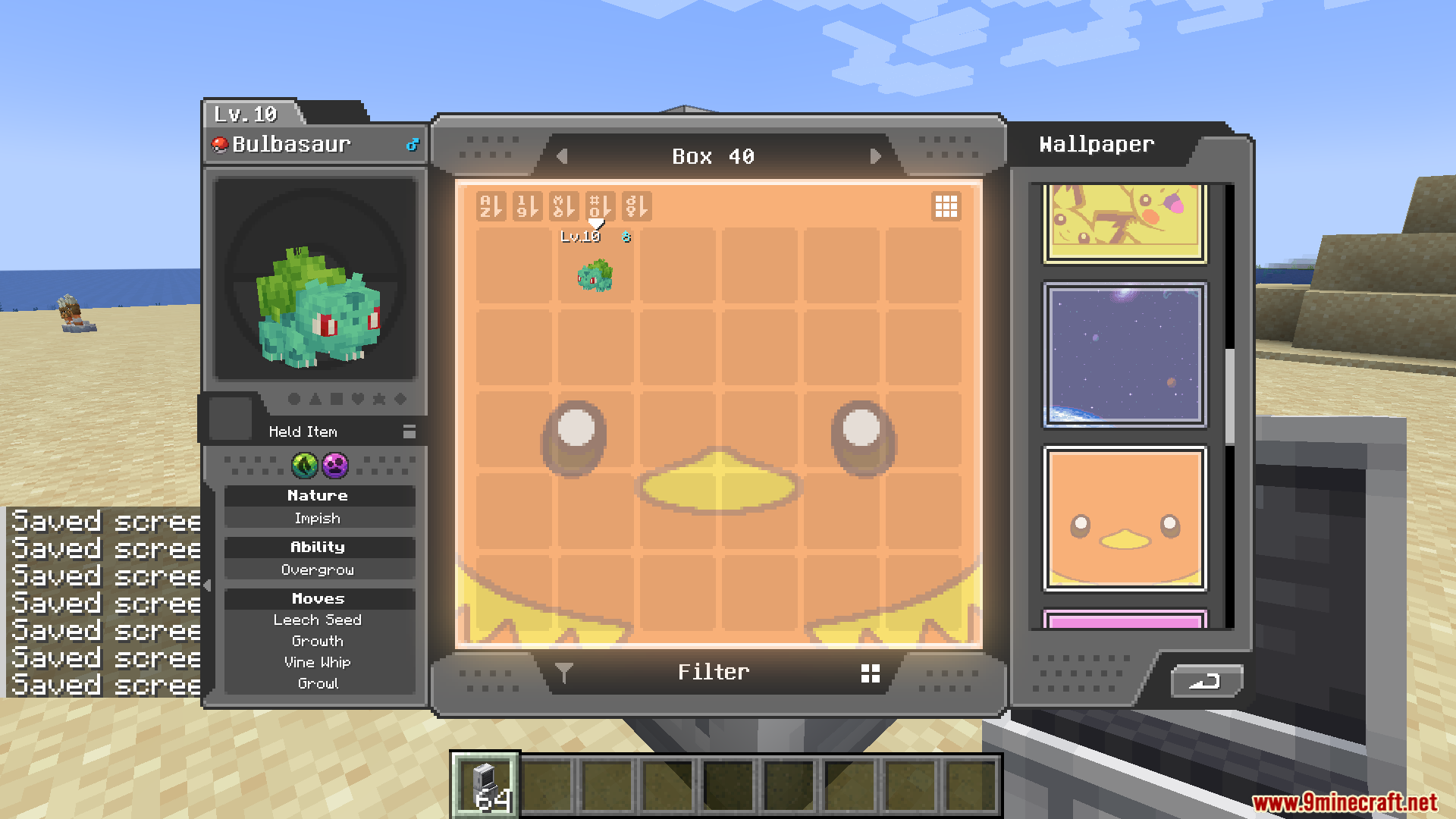Sort by Pokédex number with the # icon
Screen dimensions: 1456x819
(601, 206)
